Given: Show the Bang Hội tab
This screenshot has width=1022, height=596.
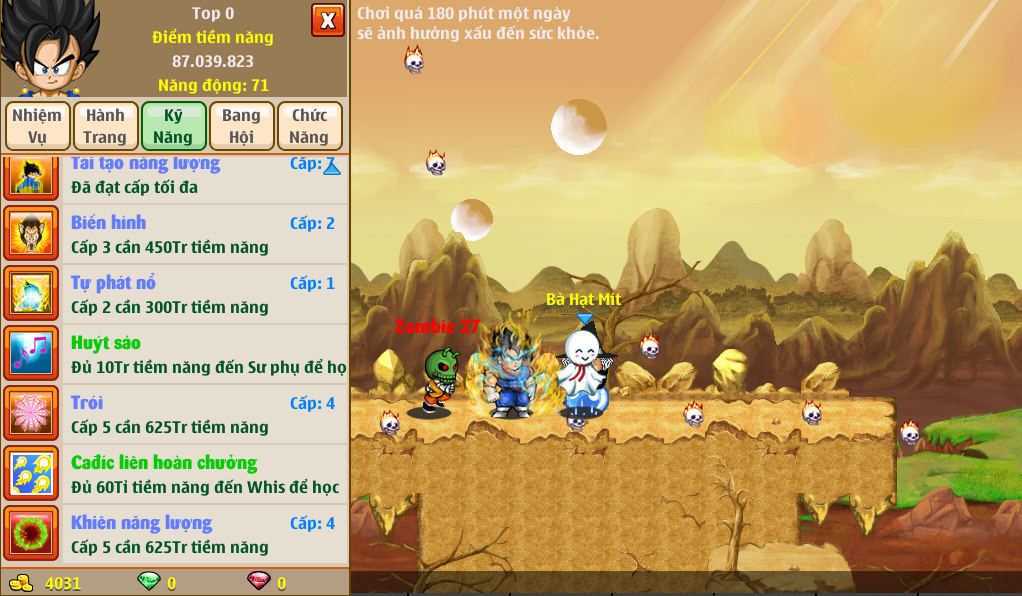Looking at the screenshot, I should coord(241,126).
